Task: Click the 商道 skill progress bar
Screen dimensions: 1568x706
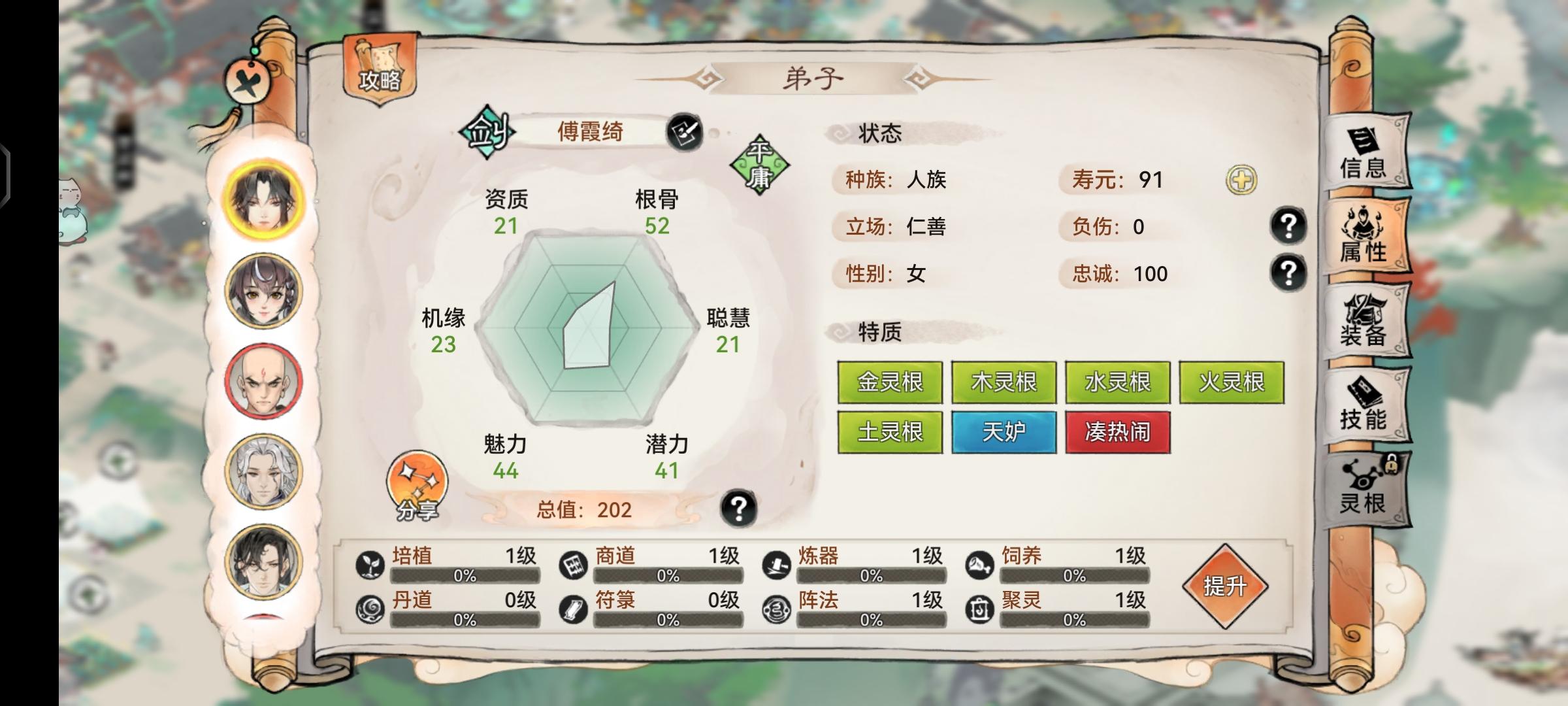Action: click(x=666, y=577)
